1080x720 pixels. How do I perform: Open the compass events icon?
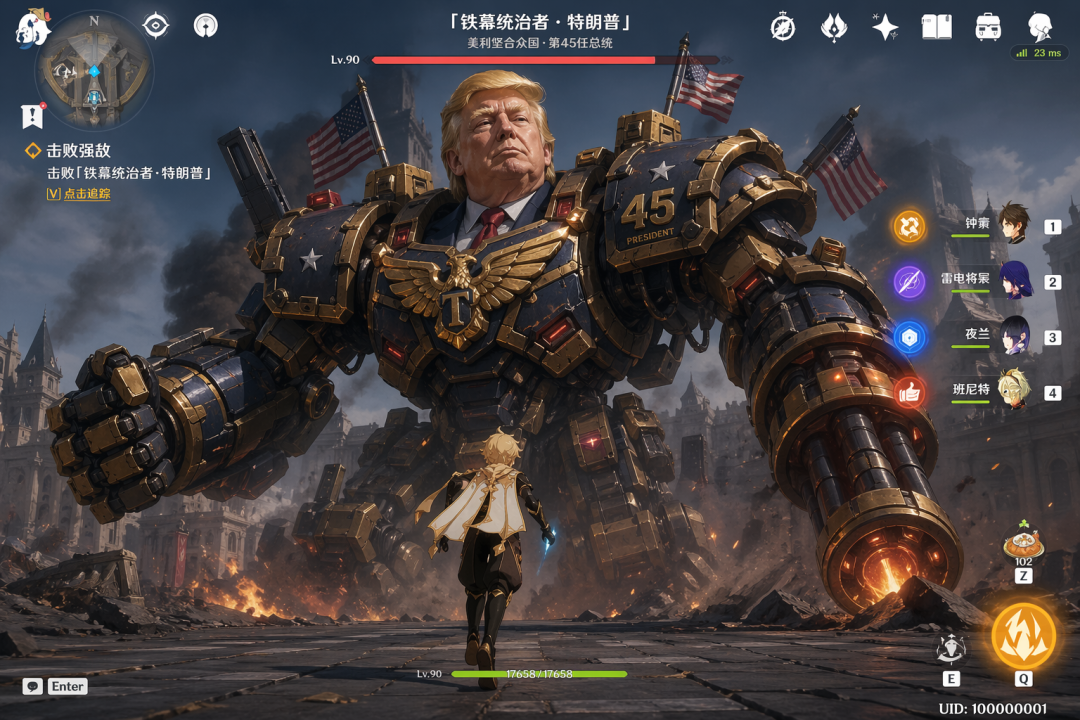click(782, 27)
